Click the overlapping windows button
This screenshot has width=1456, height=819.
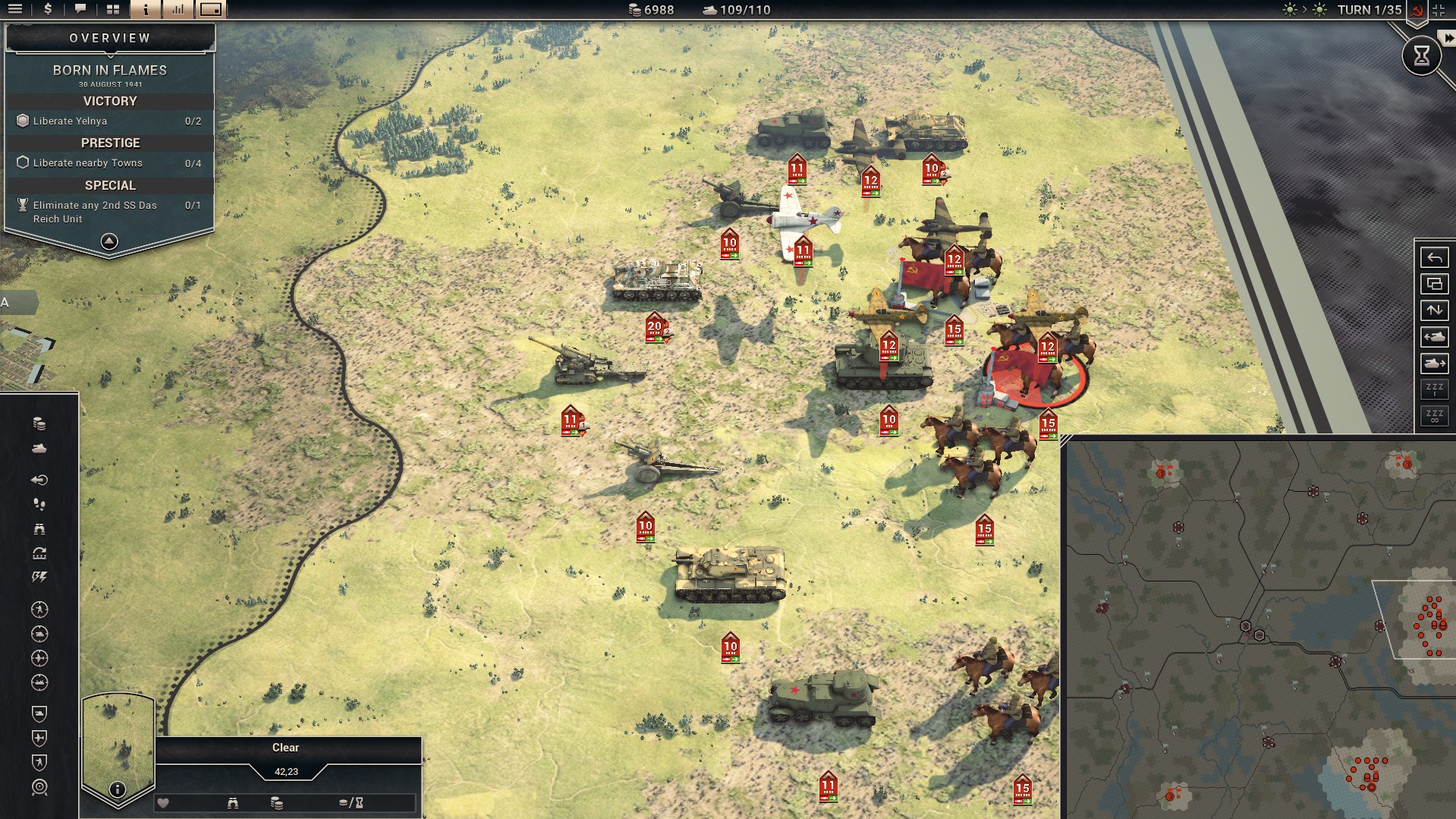tap(1434, 284)
